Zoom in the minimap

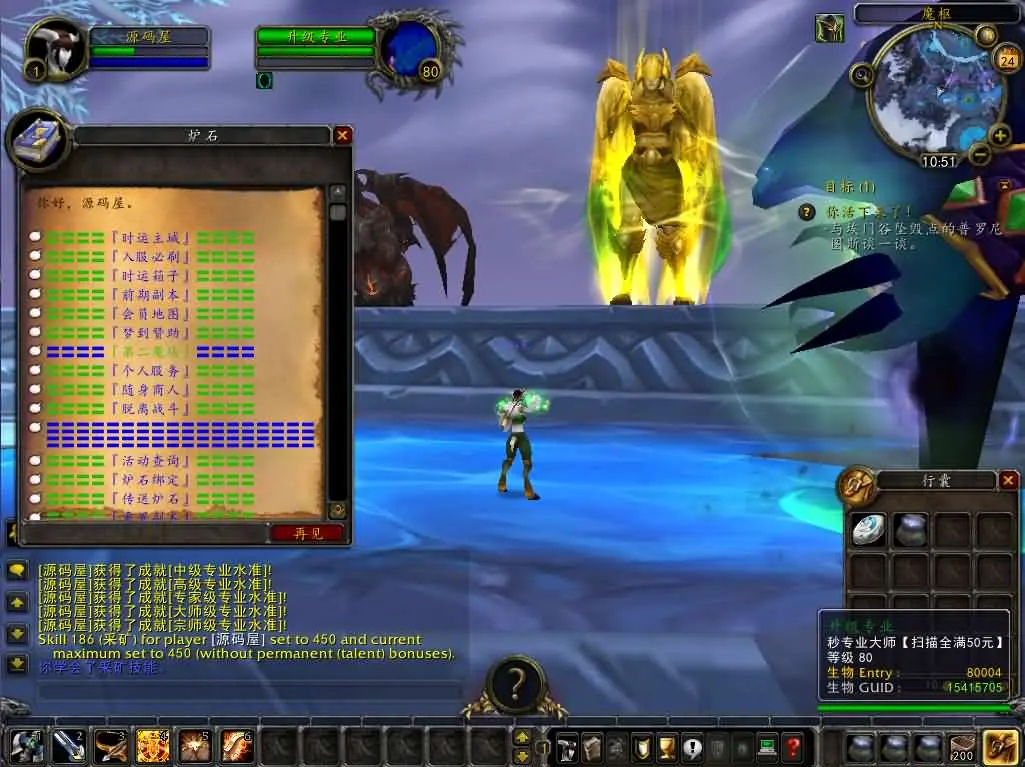point(1000,135)
